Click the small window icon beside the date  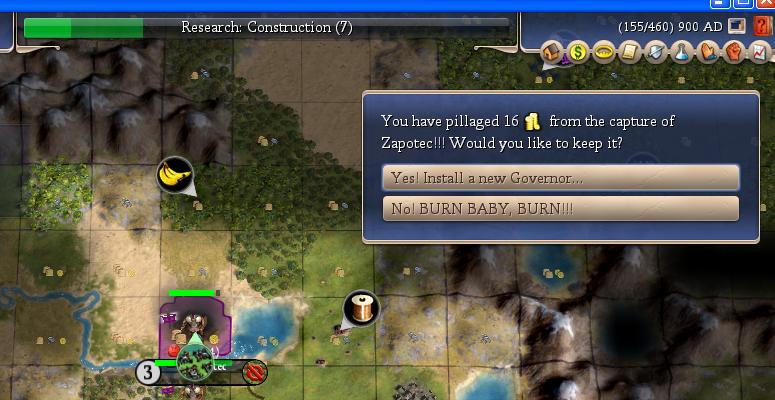737,27
